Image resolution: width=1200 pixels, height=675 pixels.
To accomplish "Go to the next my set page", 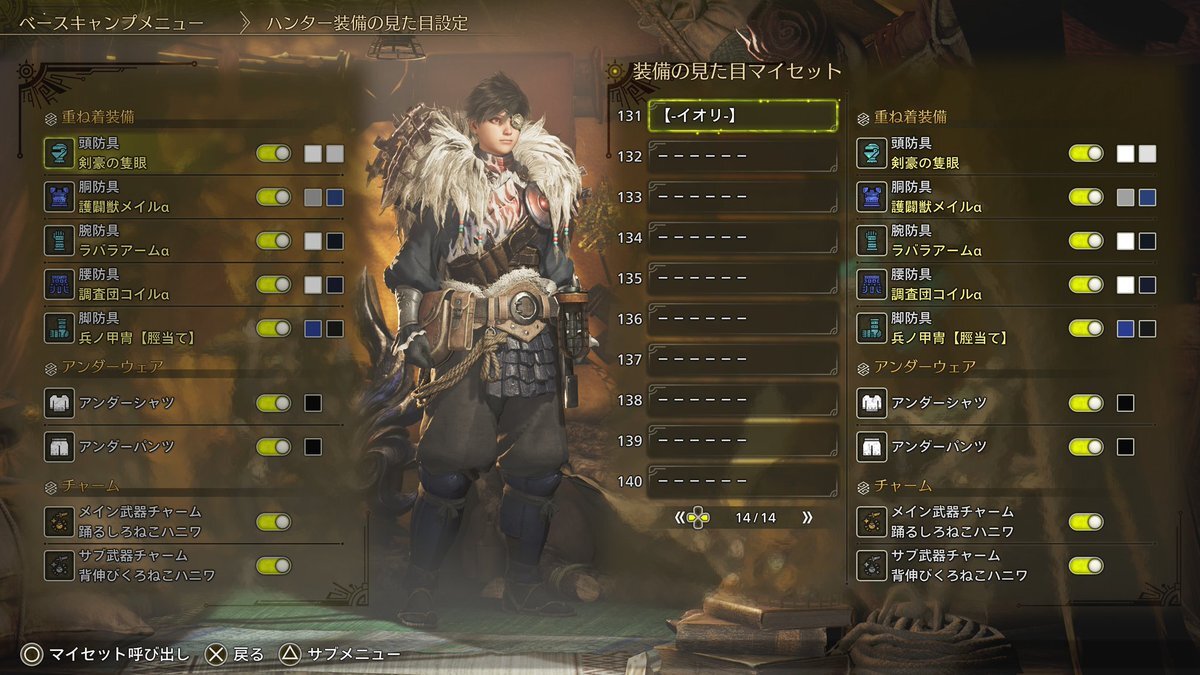I will (806, 518).
